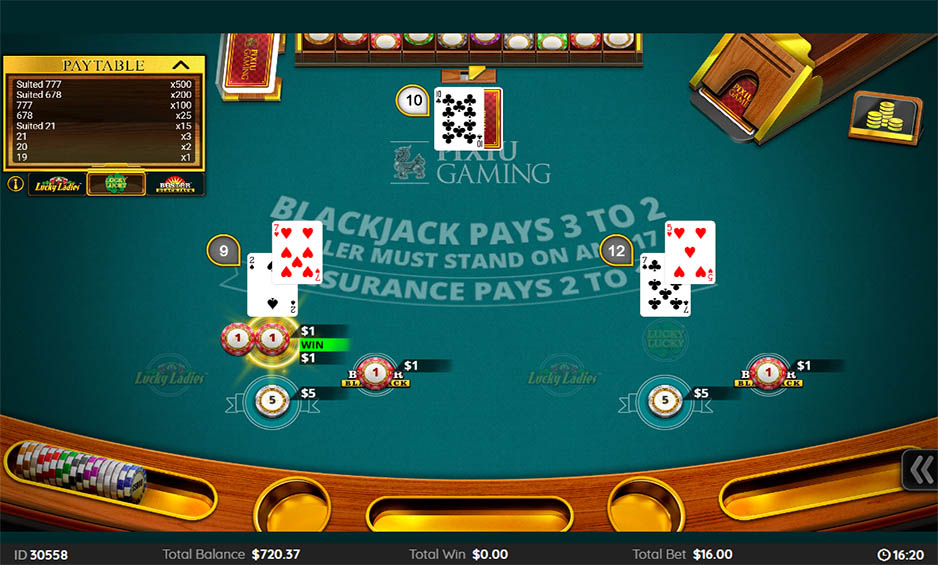938x565 pixels.
Task: Click the left hand's $5 main bet chip
Action: click(x=271, y=401)
